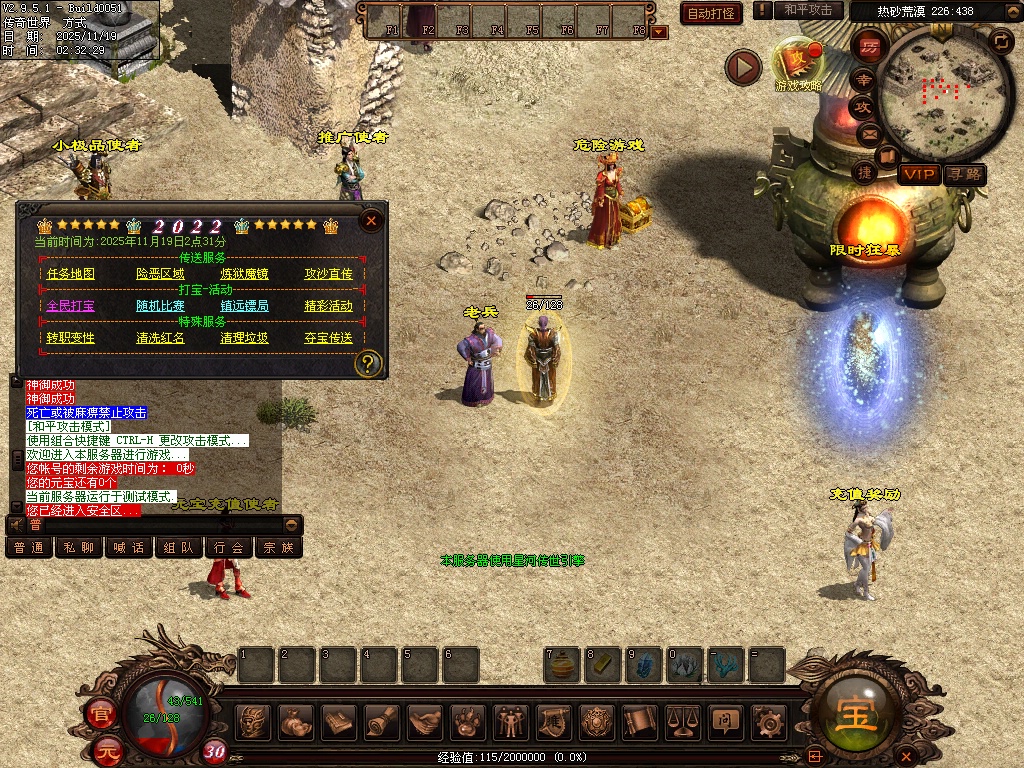Viewport: 1024px width, 768px height.
Task: Open the 镇远镖局 activity link
Action: (x=244, y=306)
